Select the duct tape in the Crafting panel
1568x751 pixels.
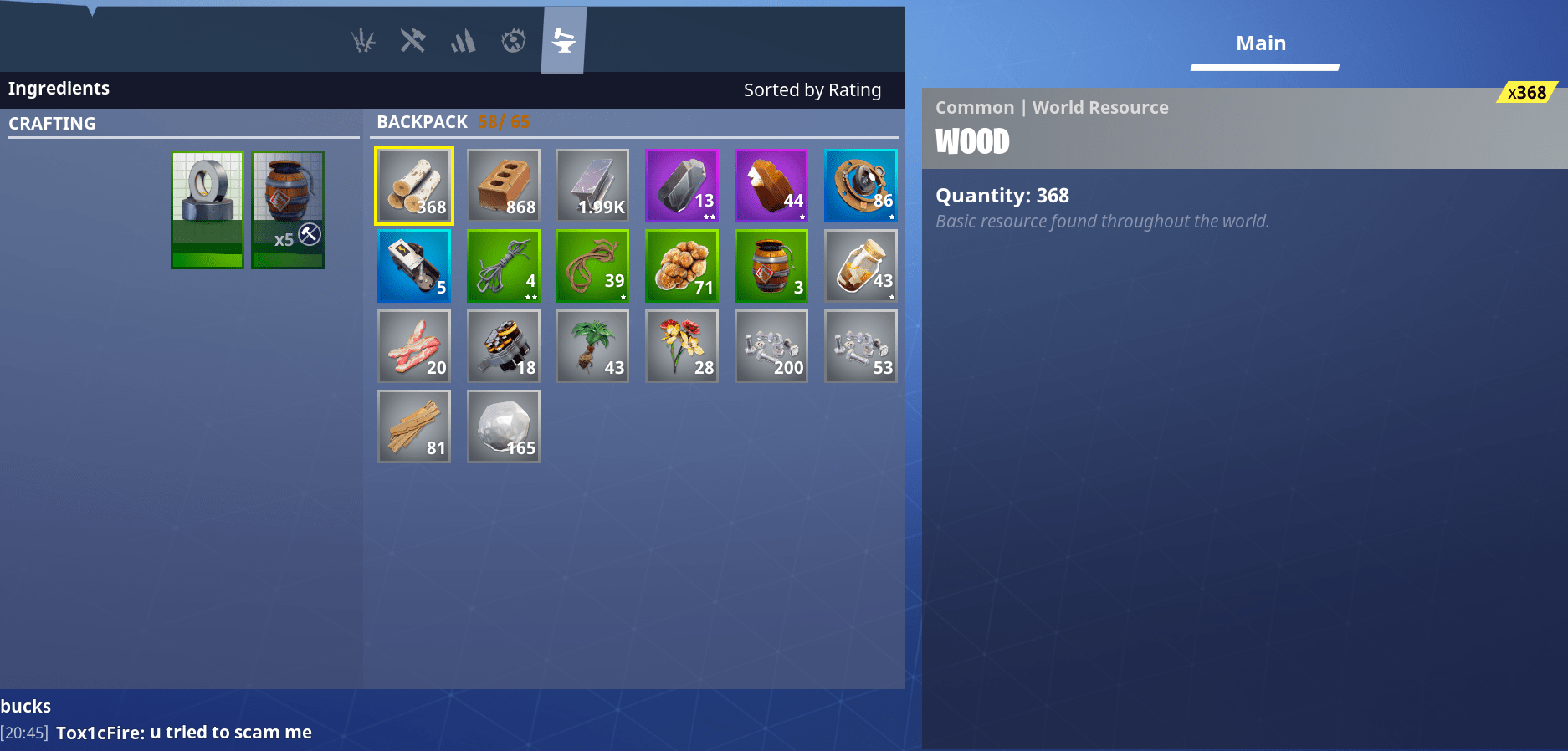(x=207, y=208)
